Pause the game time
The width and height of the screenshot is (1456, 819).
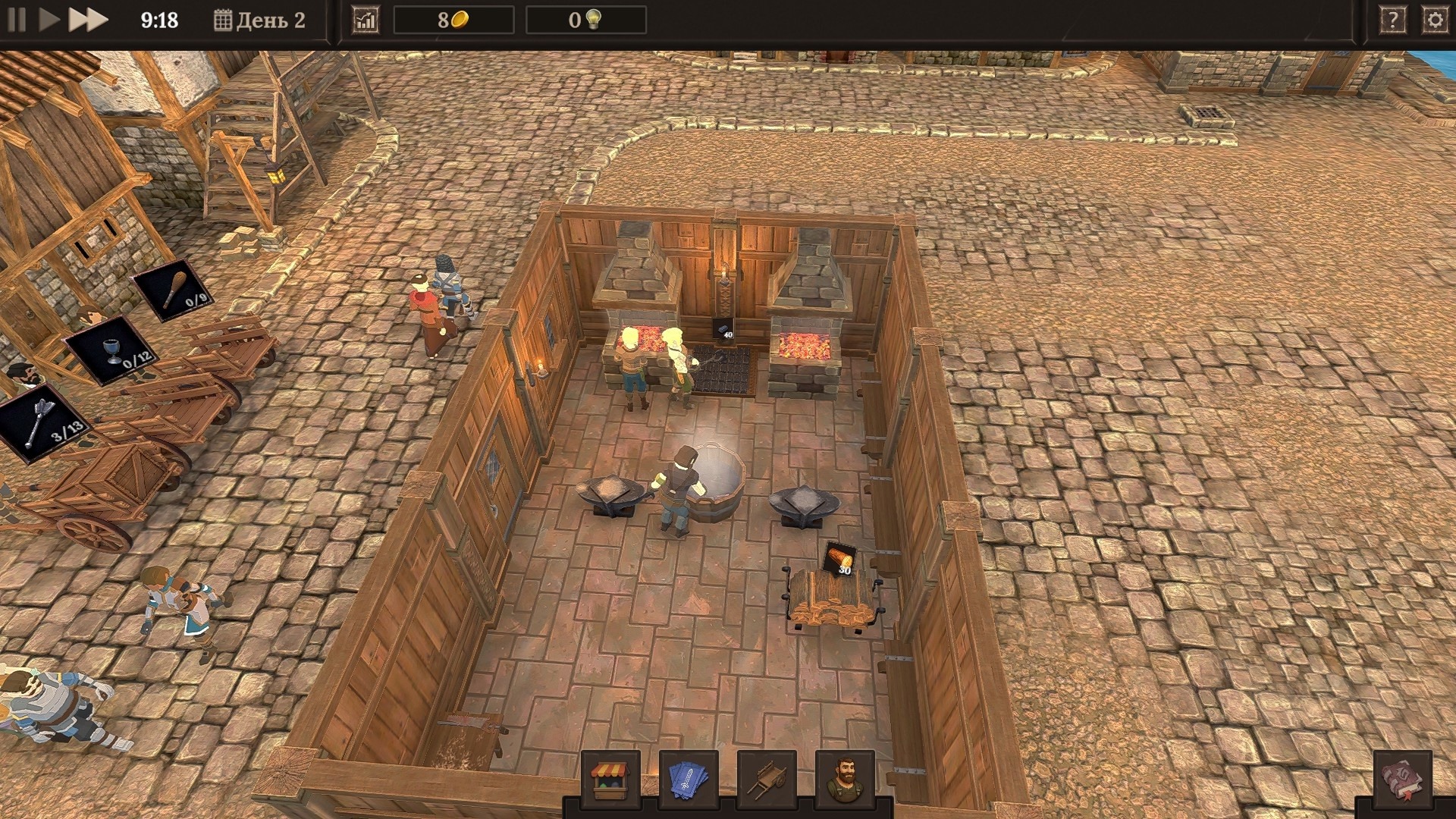17,20
